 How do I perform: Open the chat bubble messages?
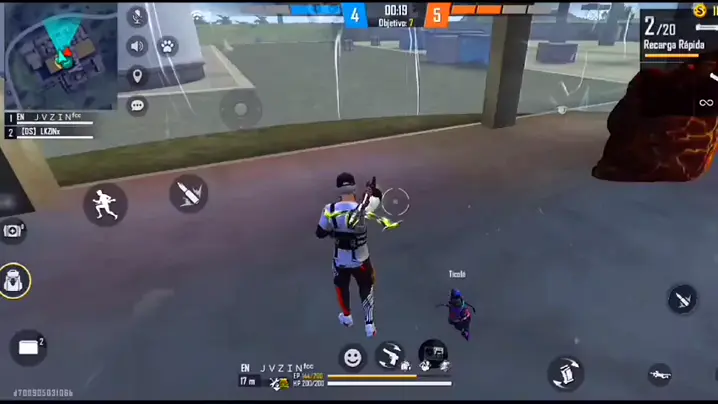[x=138, y=105]
